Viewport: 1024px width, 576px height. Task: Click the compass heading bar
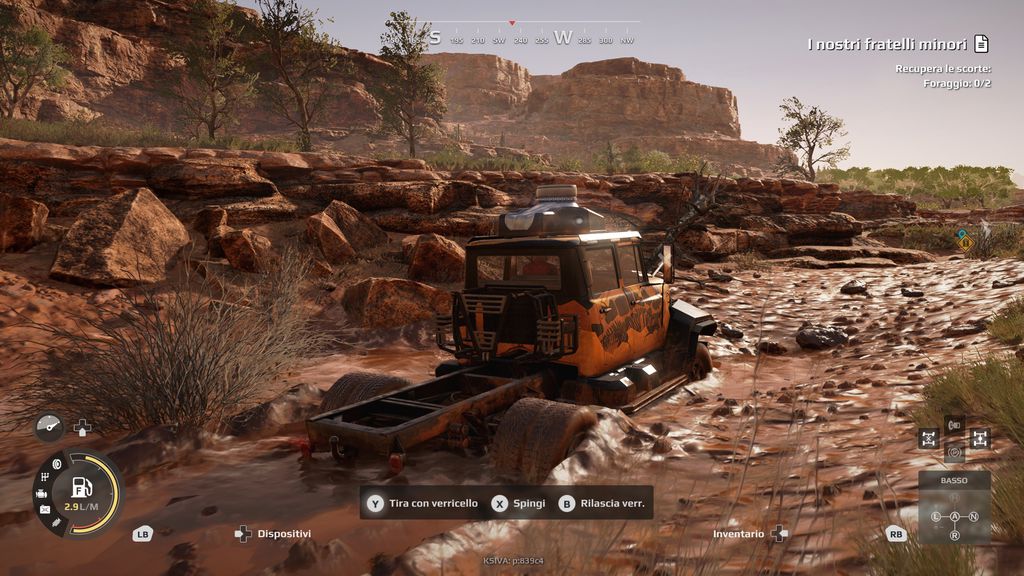(x=530, y=38)
